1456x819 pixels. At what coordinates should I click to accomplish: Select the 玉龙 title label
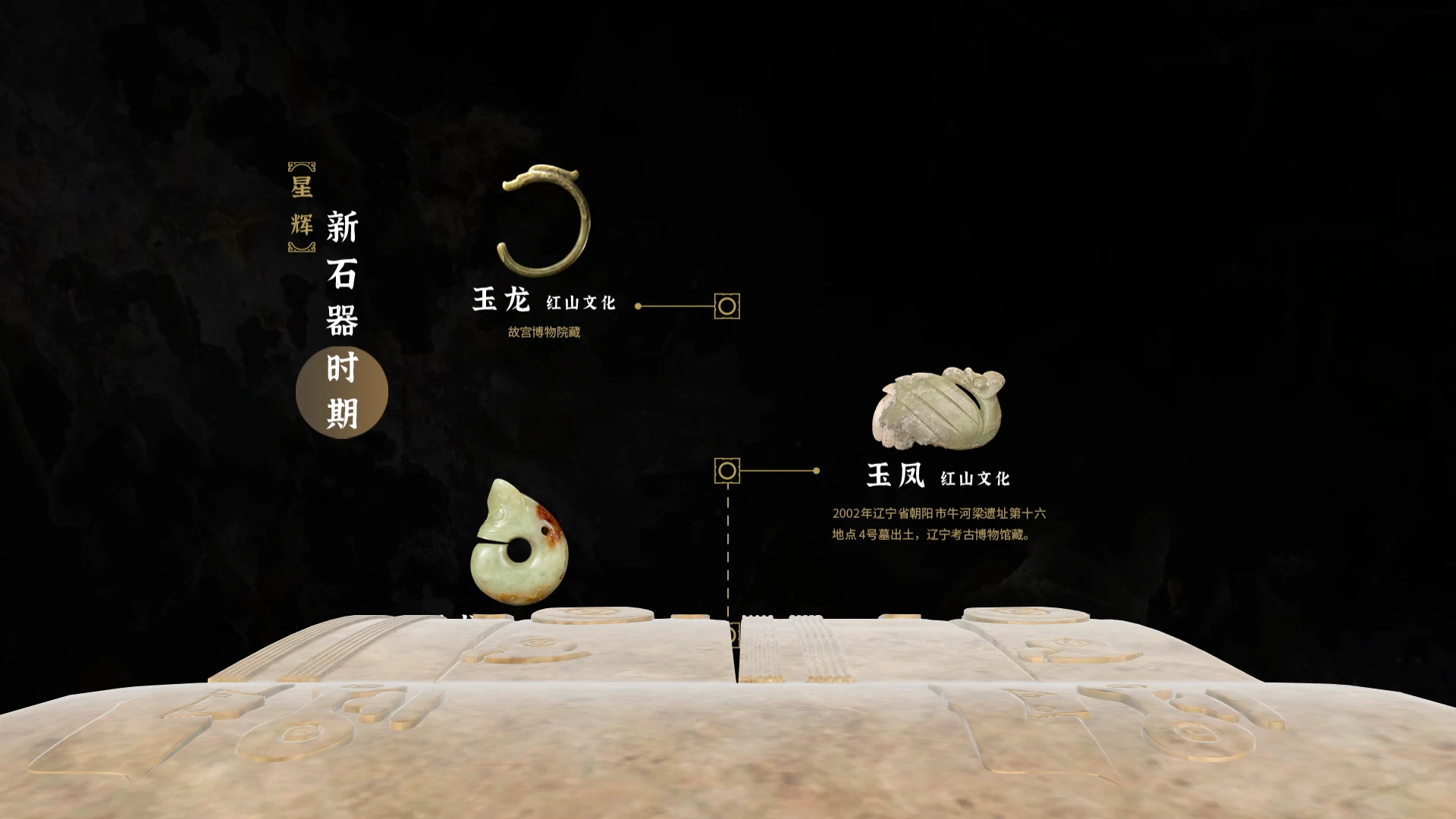click(x=501, y=300)
